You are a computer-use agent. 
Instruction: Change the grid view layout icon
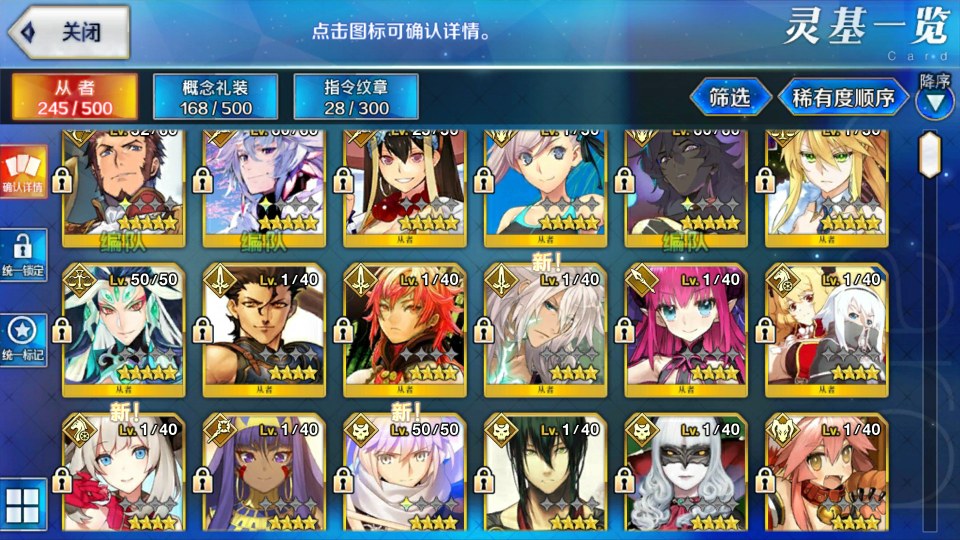22,505
